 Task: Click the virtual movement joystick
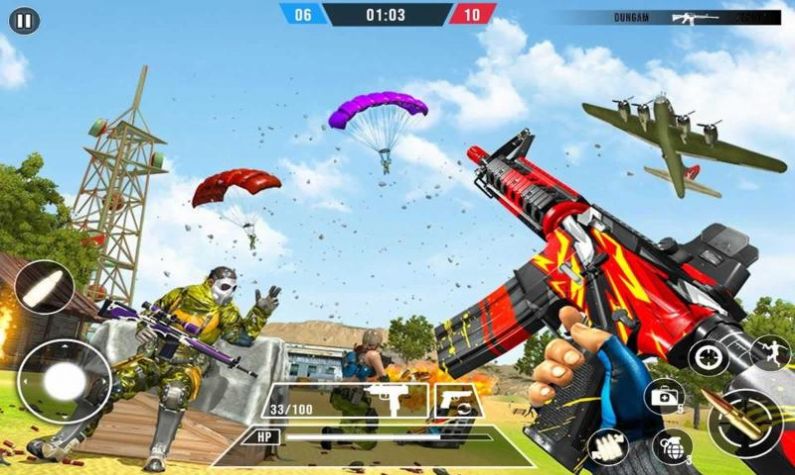pyautogui.click(x=64, y=381)
